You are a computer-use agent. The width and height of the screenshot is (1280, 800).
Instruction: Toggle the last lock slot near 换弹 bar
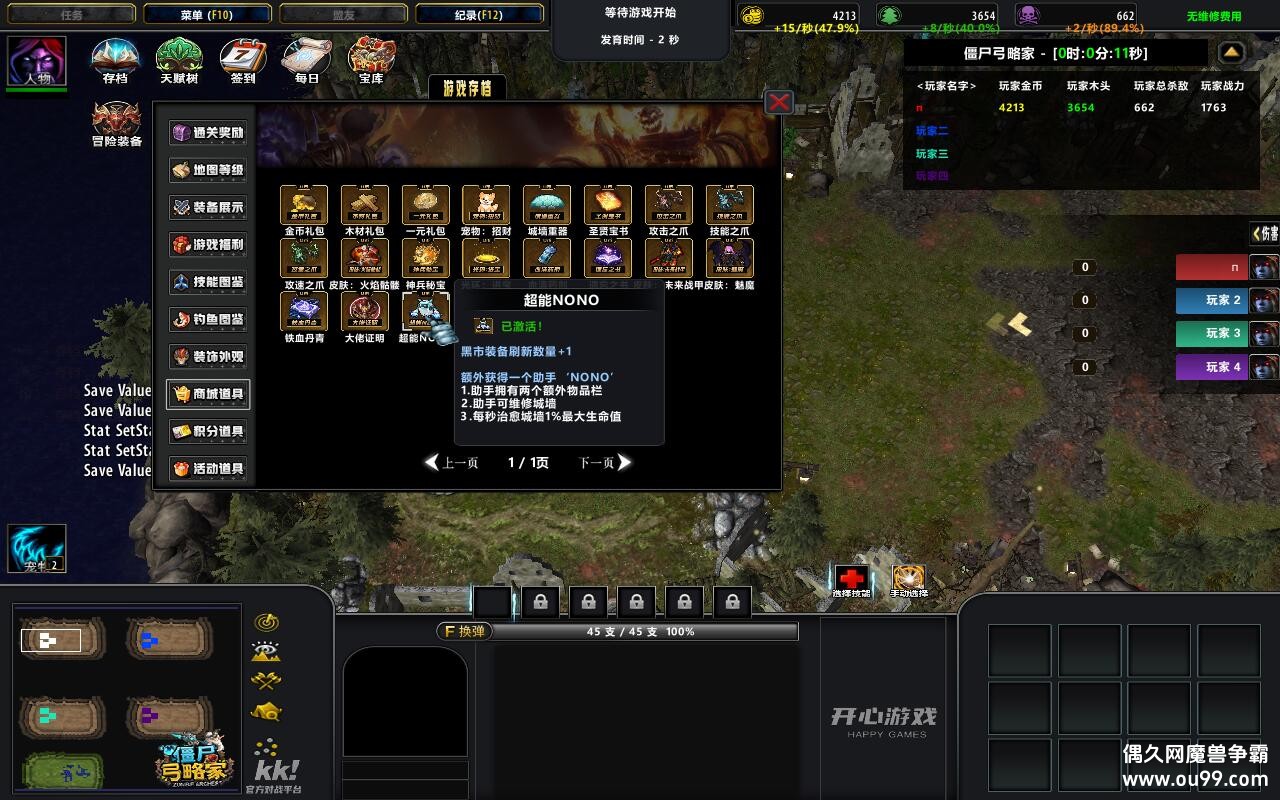point(731,601)
